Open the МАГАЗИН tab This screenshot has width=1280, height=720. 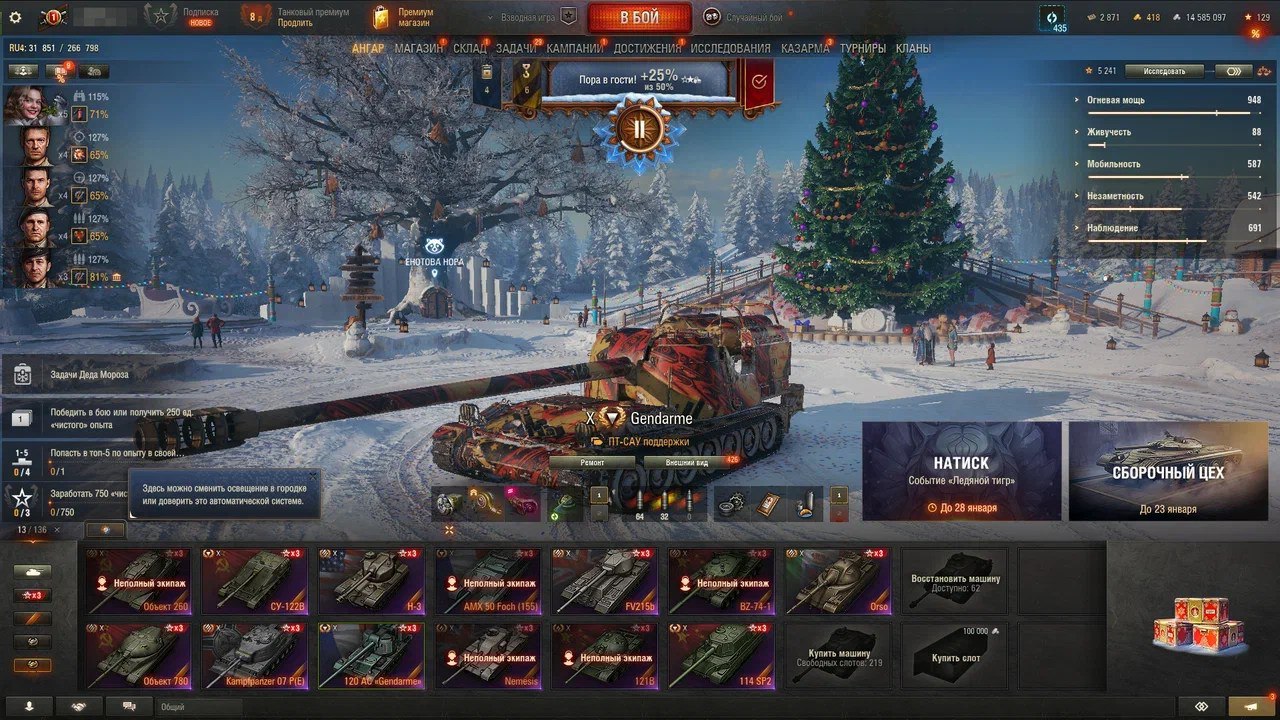pos(418,48)
